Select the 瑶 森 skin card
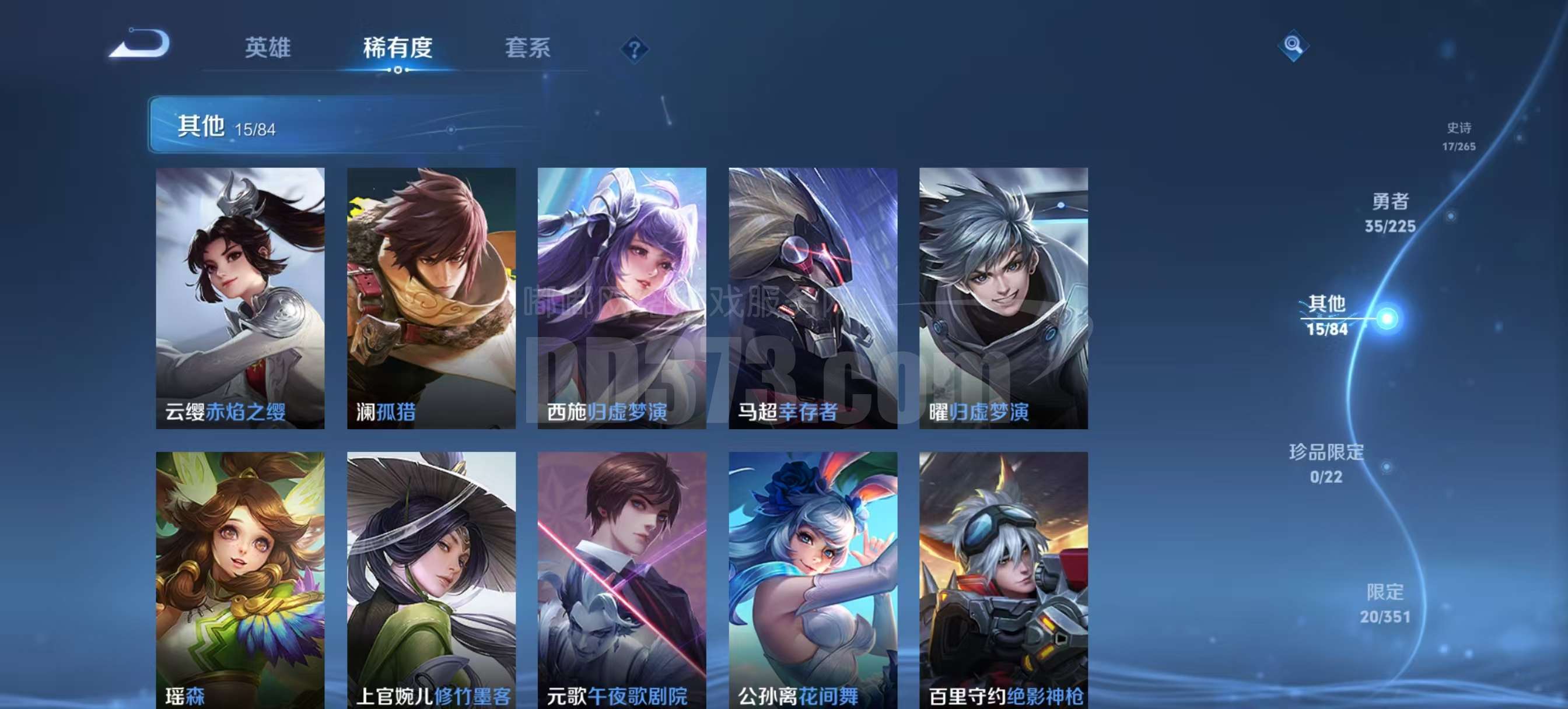 pyautogui.click(x=240, y=578)
